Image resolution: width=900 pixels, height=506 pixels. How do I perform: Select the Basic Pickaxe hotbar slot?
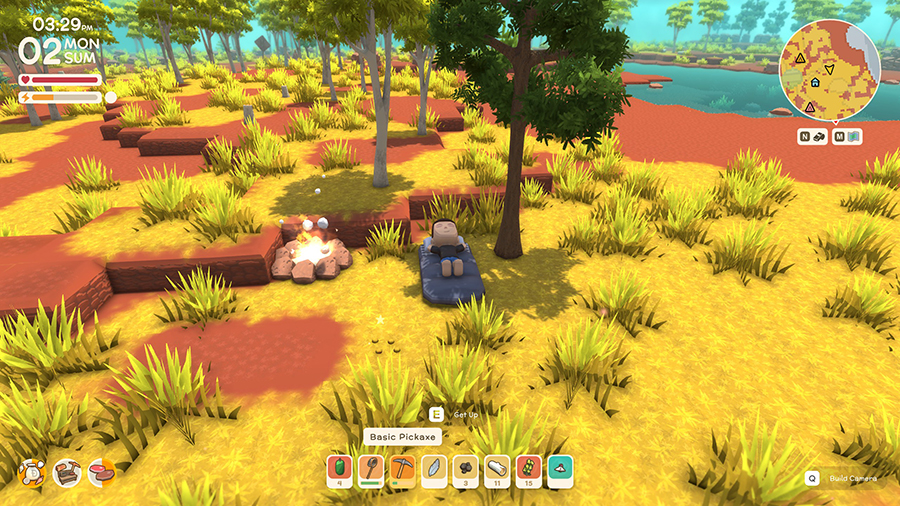coord(403,470)
